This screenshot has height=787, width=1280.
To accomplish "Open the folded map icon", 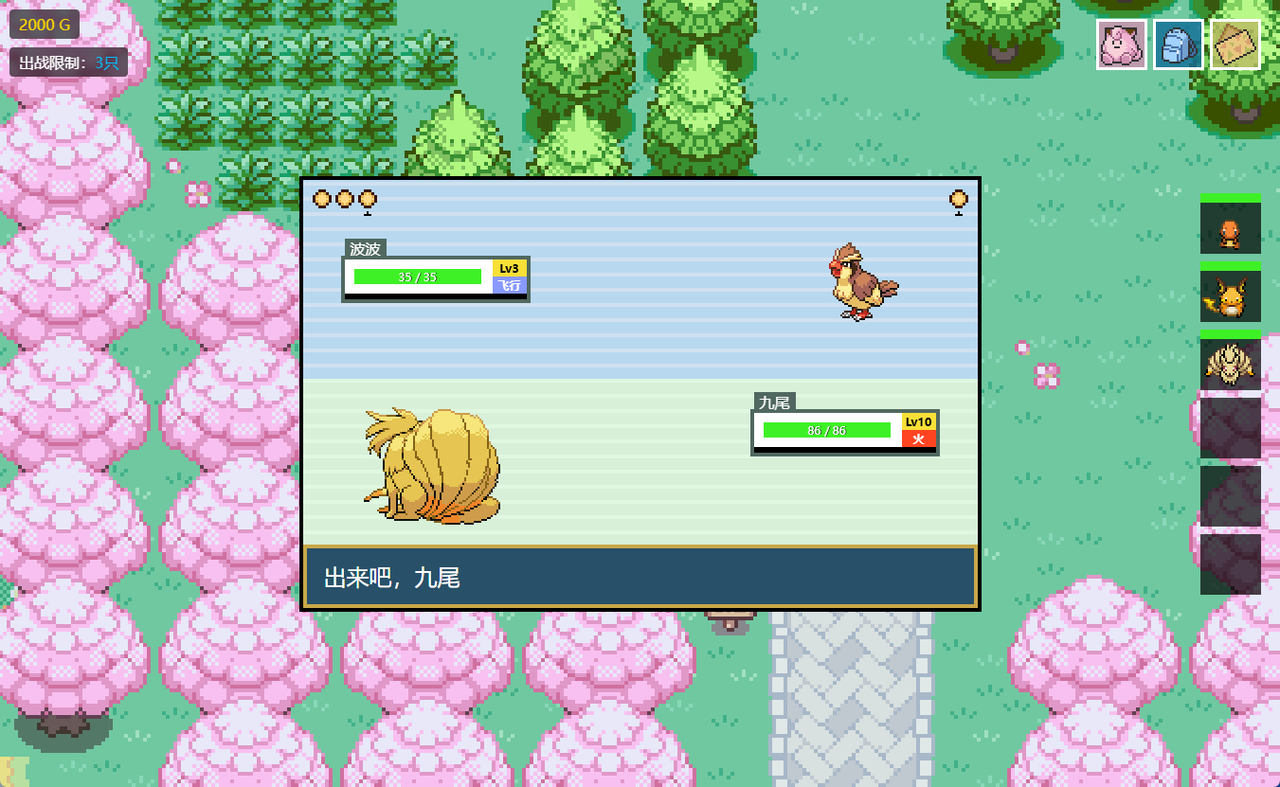I will coord(1235,44).
